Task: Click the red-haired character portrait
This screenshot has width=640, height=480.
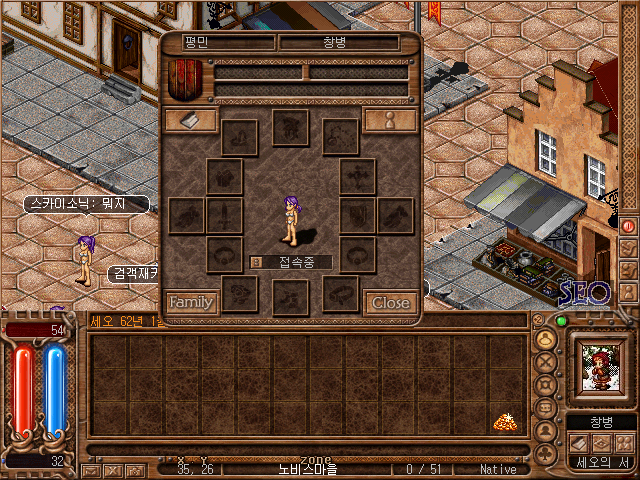Action: (x=601, y=368)
